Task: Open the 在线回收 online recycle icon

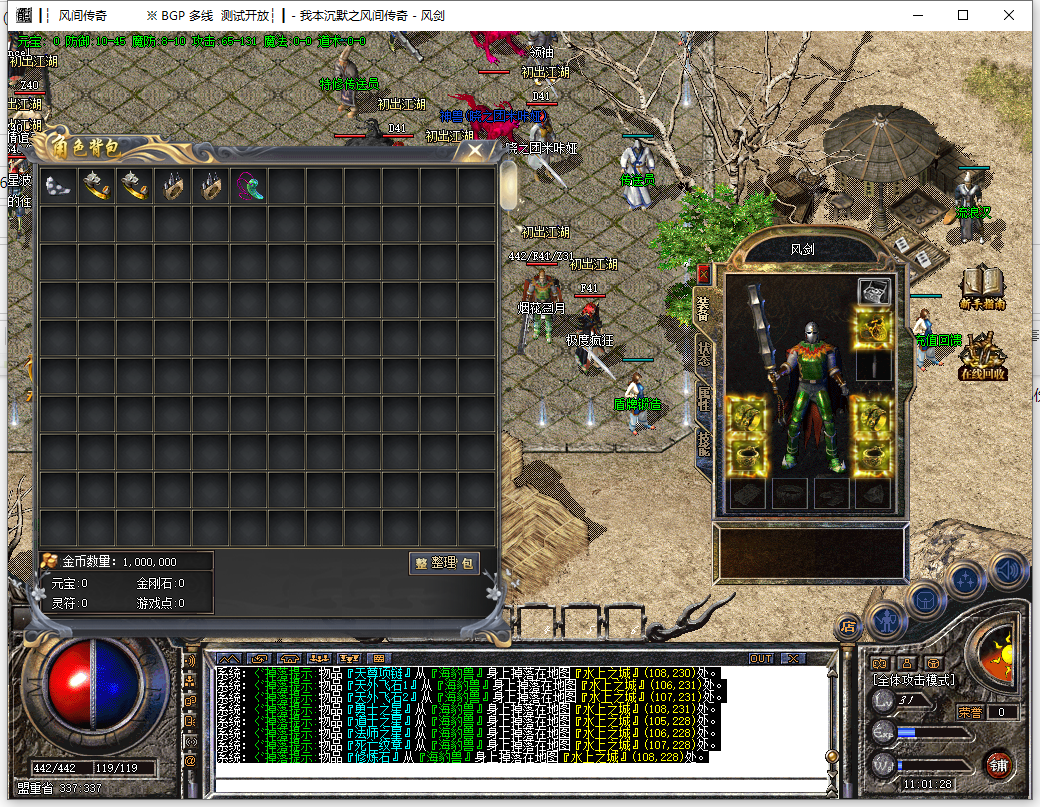Action: (x=982, y=356)
